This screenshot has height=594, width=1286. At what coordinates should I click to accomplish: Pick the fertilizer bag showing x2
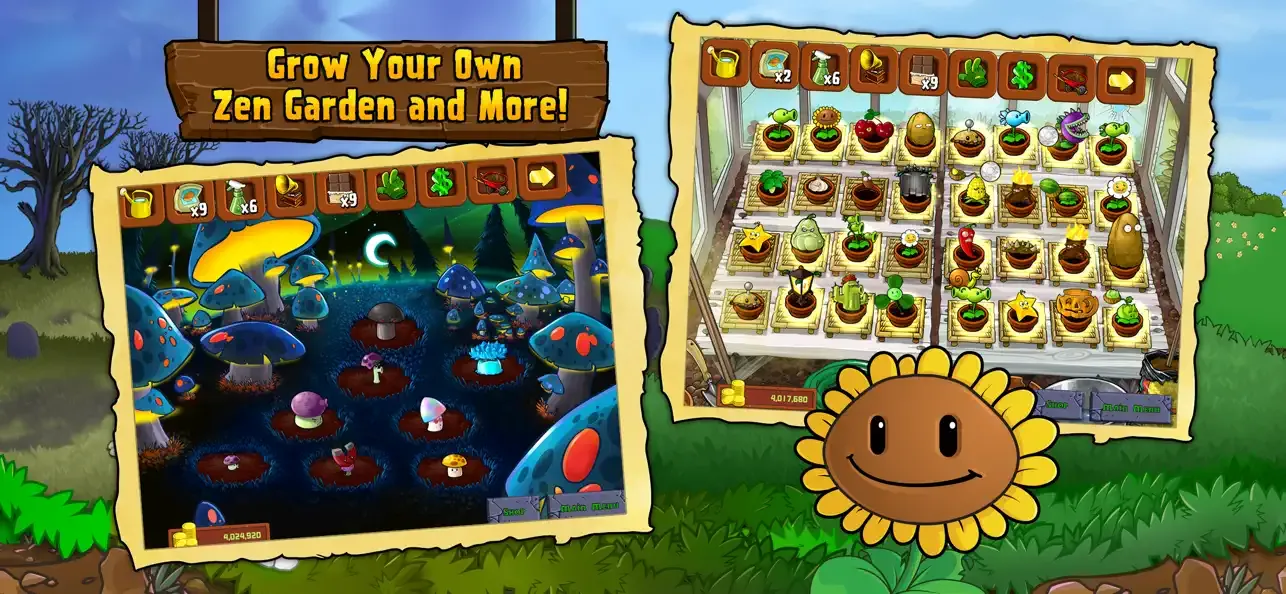click(772, 65)
